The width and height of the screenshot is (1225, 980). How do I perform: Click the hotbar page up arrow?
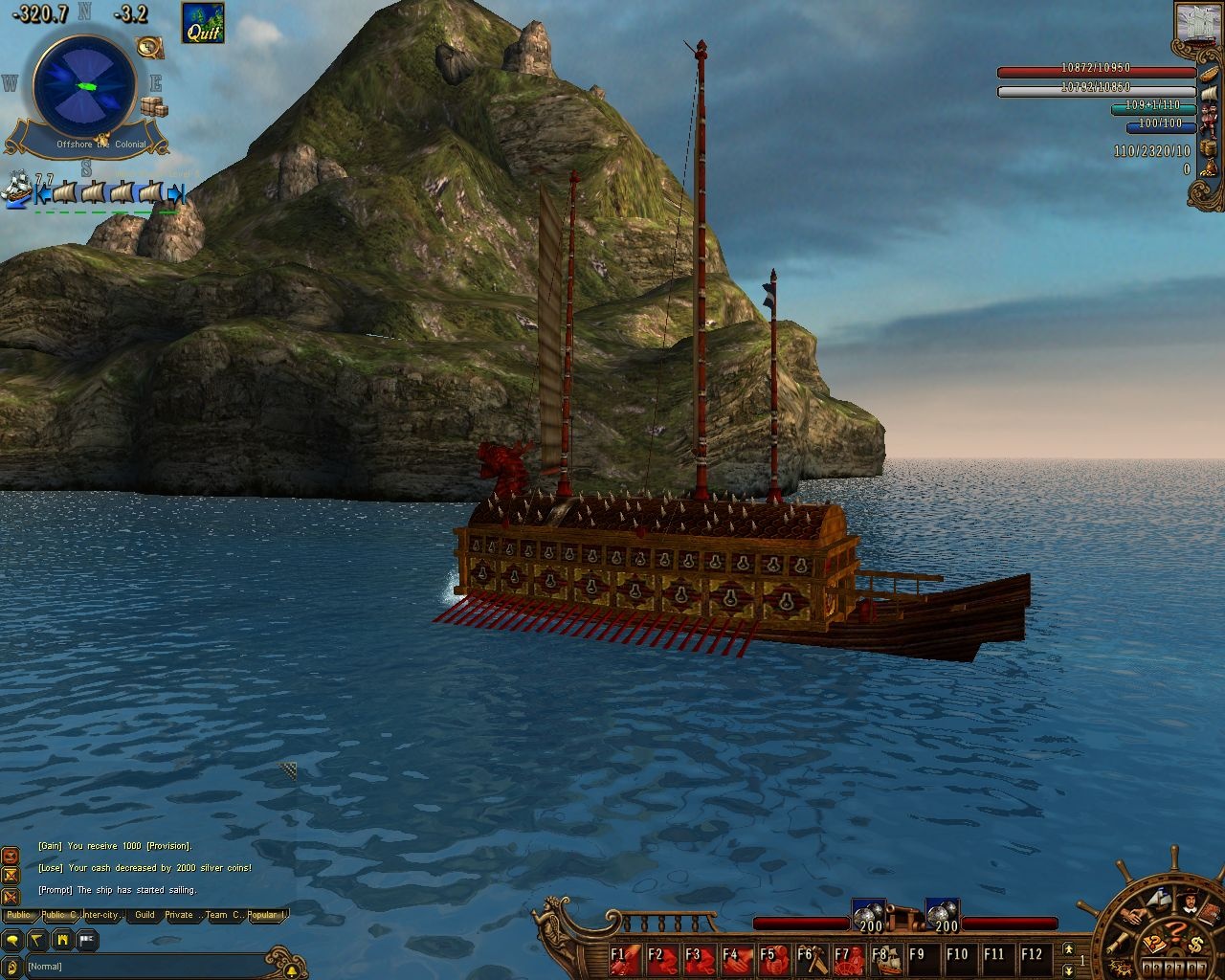click(1068, 948)
